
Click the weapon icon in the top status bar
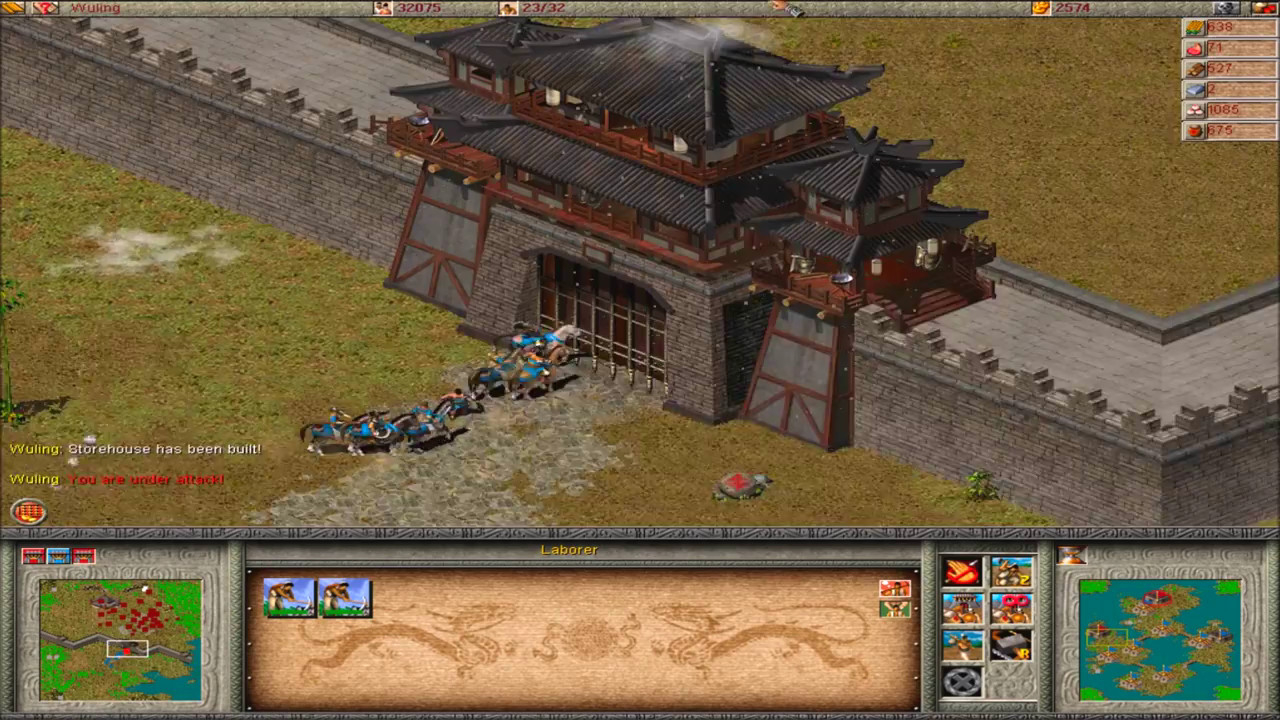[x=790, y=8]
